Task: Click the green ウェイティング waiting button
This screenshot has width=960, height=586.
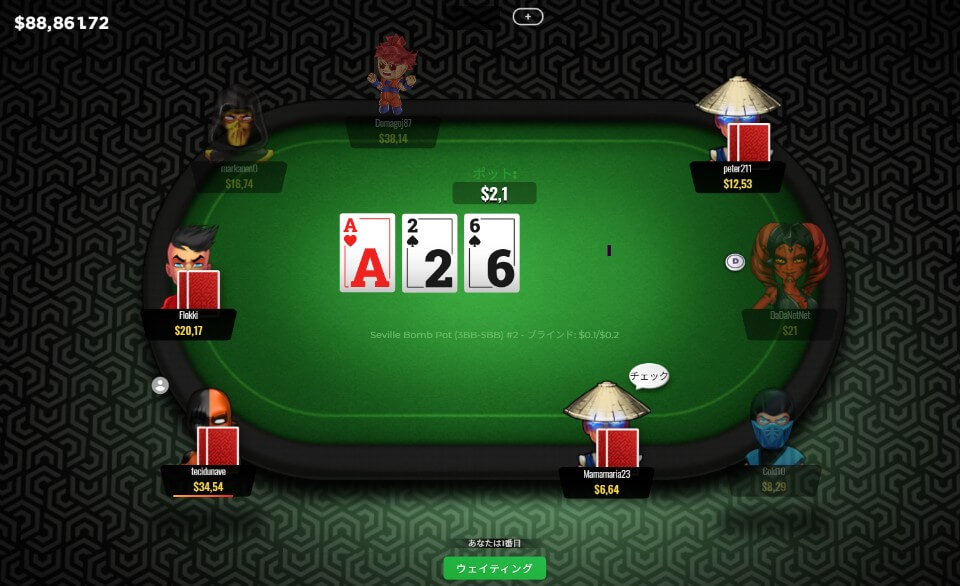Action: point(494,568)
